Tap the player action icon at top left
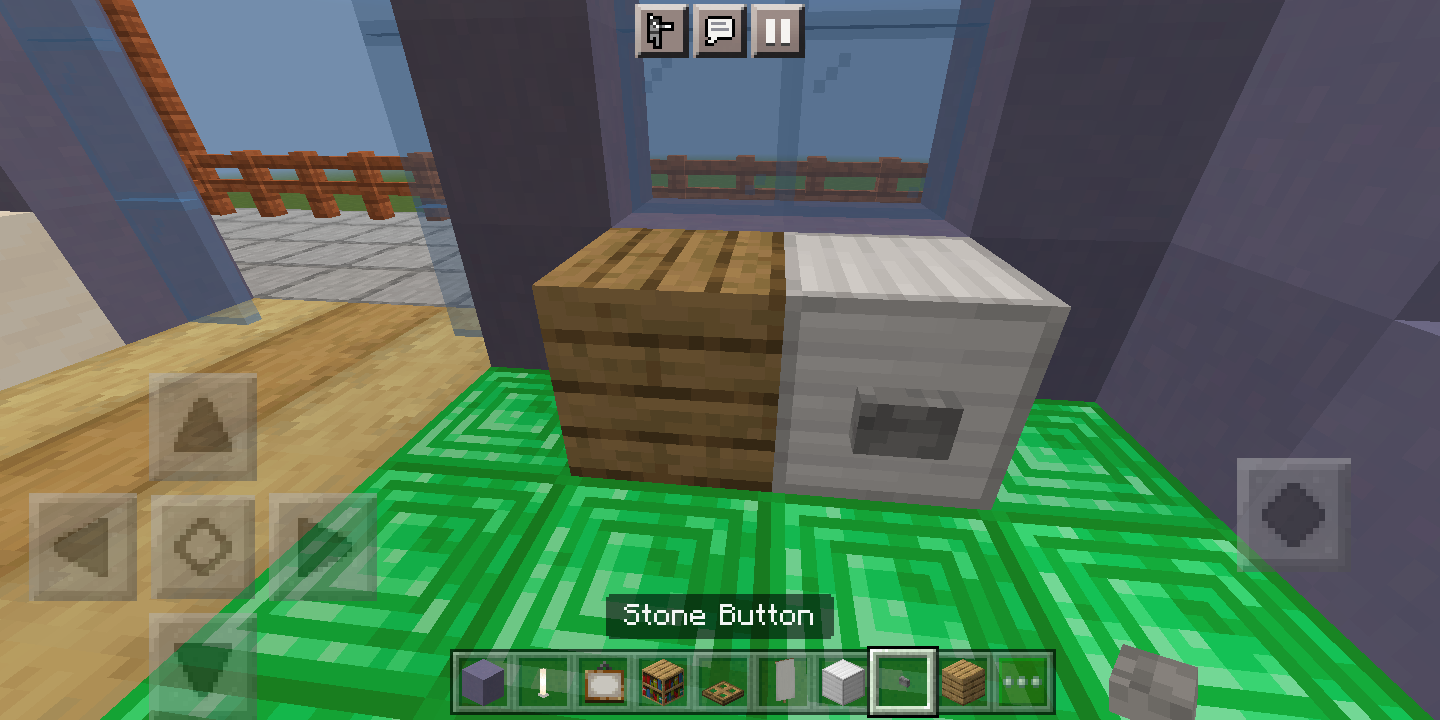 [x=659, y=31]
